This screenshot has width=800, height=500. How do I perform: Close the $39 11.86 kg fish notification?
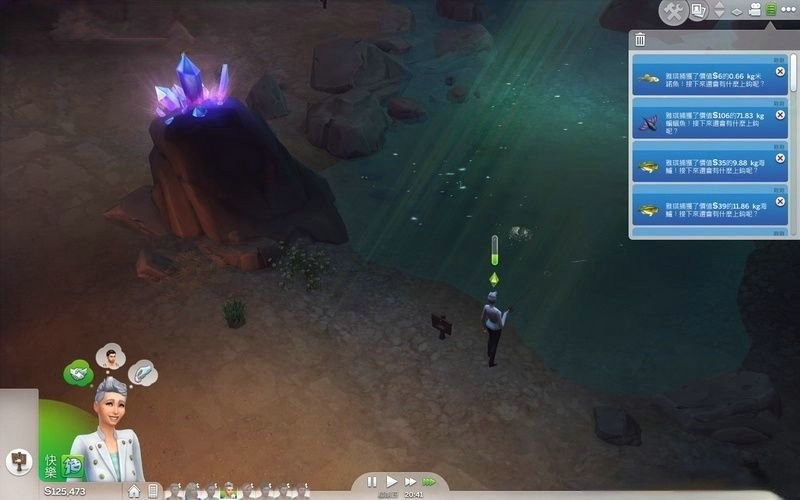(x=780, y=200)
